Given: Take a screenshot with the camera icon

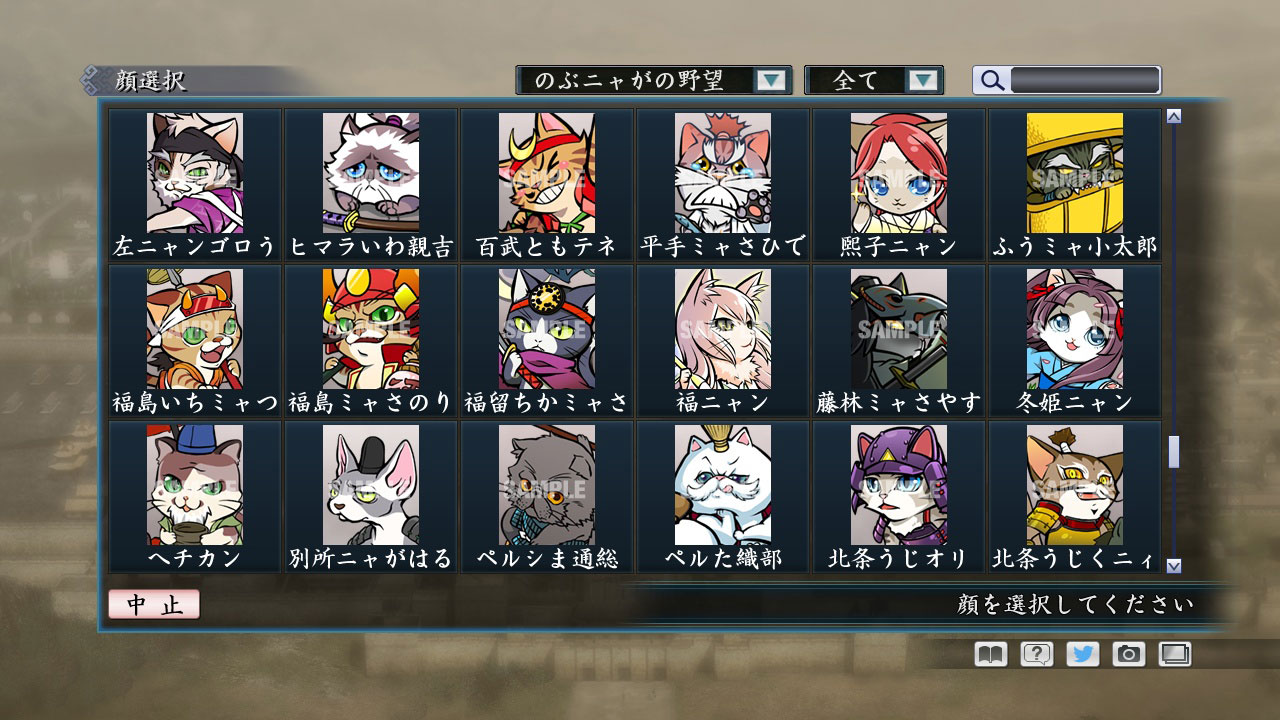Looking at the screenshot, I should point(1126,653).
